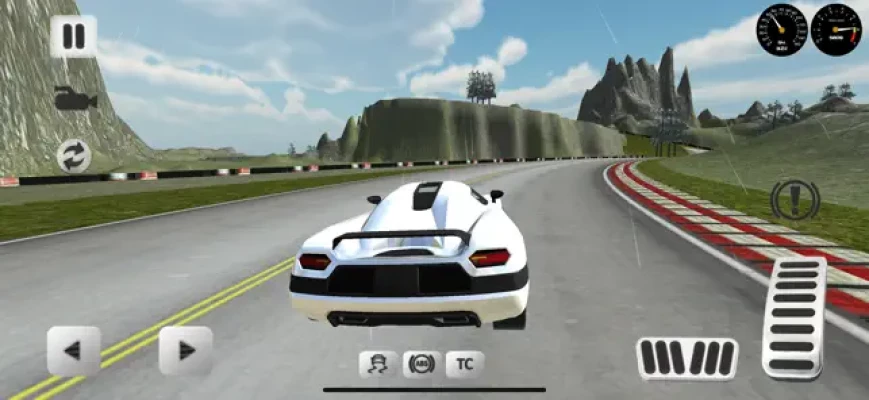Toggle the ABS brake assist button
Image resolution: width=869 pixels, height=400 pixels.
pos(422,364)
